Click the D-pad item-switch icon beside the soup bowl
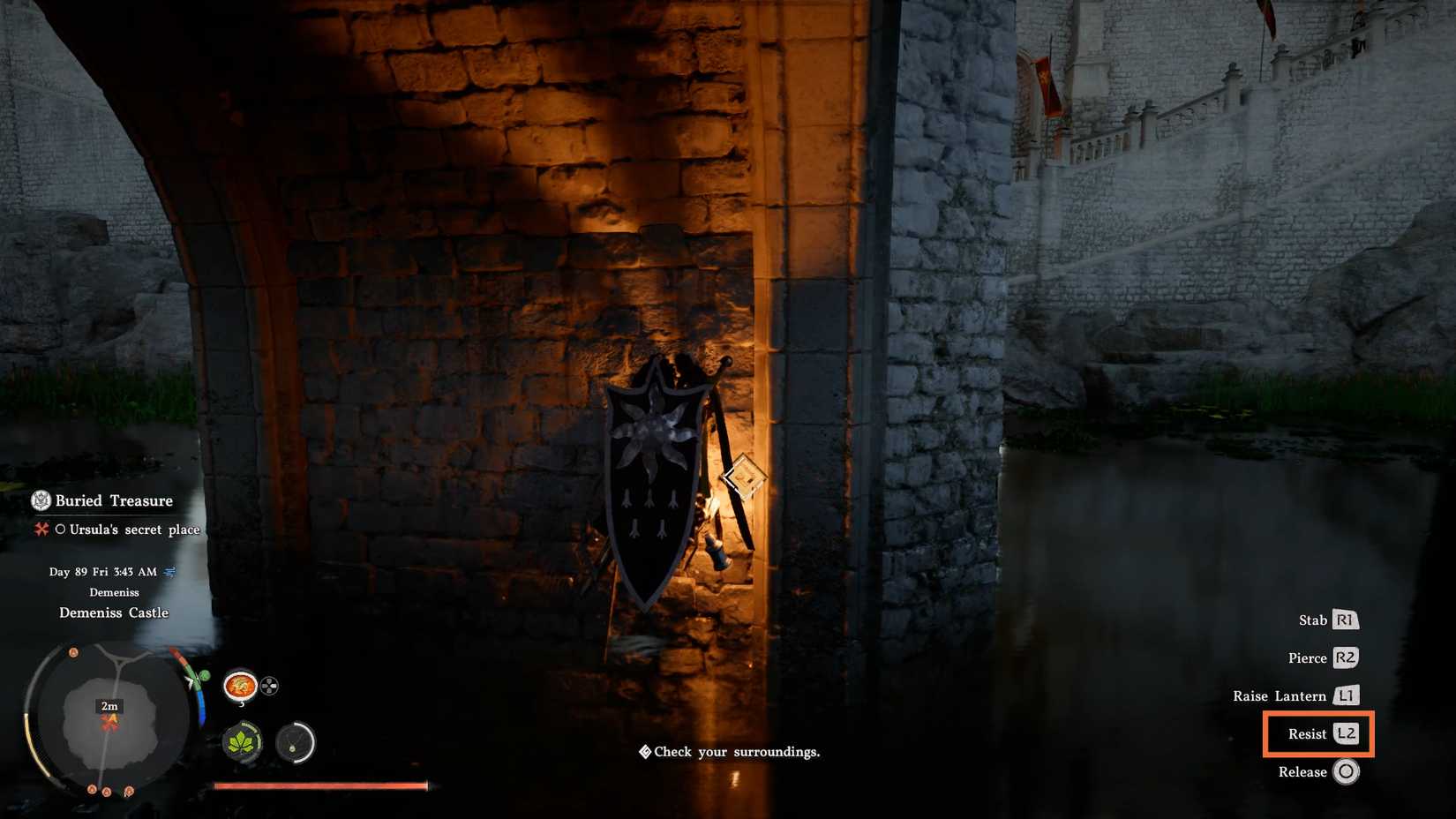 [x=269, y=686]
